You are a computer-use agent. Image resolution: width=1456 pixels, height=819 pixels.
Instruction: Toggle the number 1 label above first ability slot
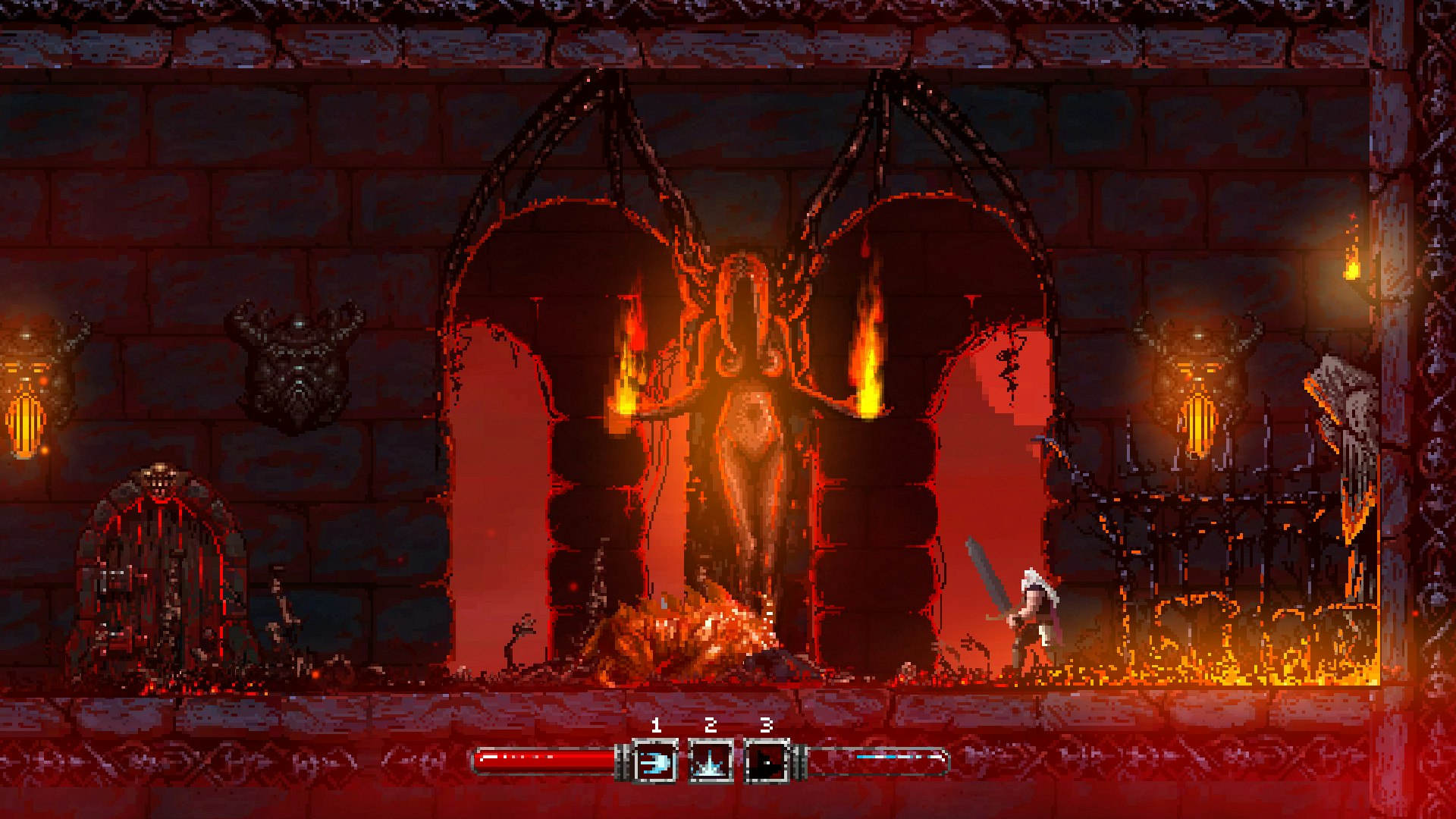point(657,724)
